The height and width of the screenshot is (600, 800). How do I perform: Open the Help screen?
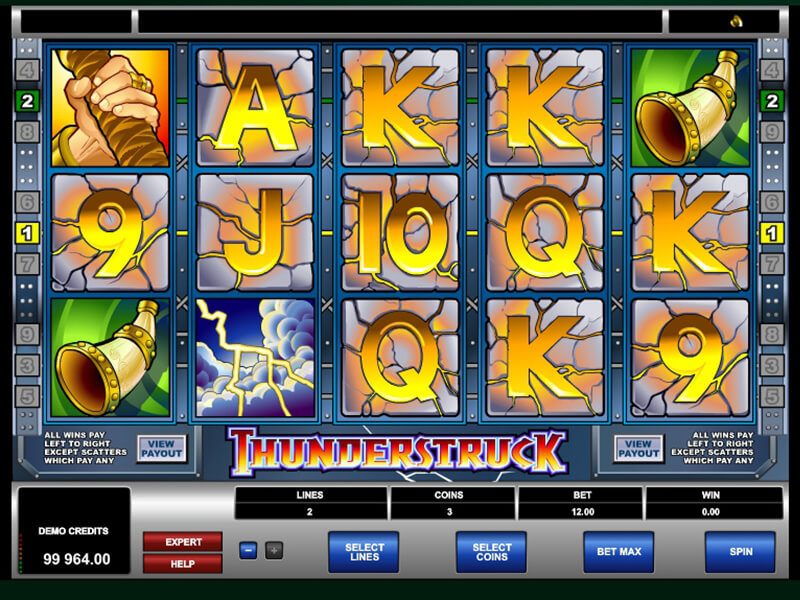(182, 563)
